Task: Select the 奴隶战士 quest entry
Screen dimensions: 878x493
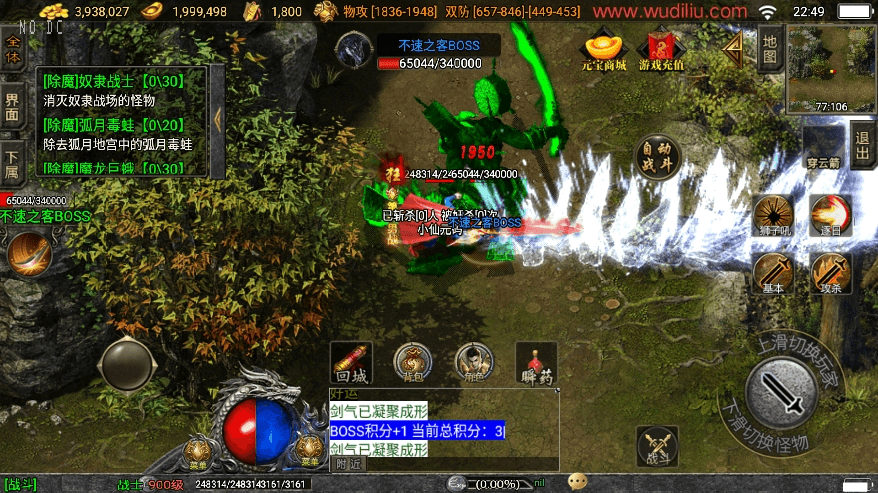Action: click(112, 82)
